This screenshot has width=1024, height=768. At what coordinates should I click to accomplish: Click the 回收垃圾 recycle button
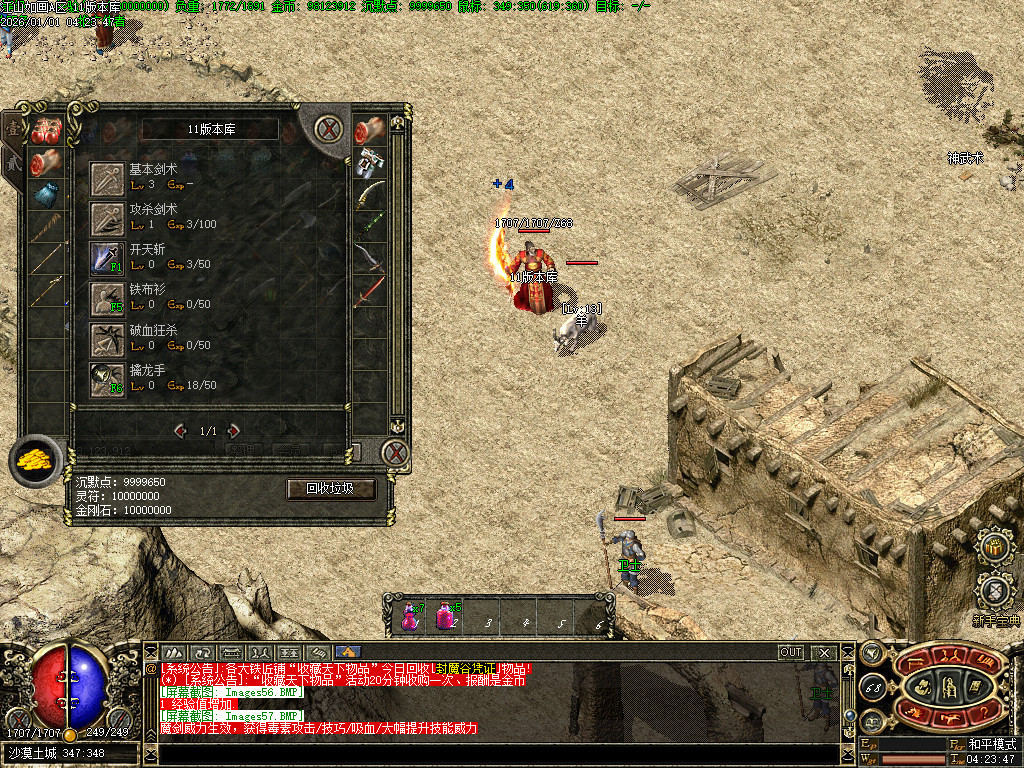pyautogui.click(x=331, y=489)
